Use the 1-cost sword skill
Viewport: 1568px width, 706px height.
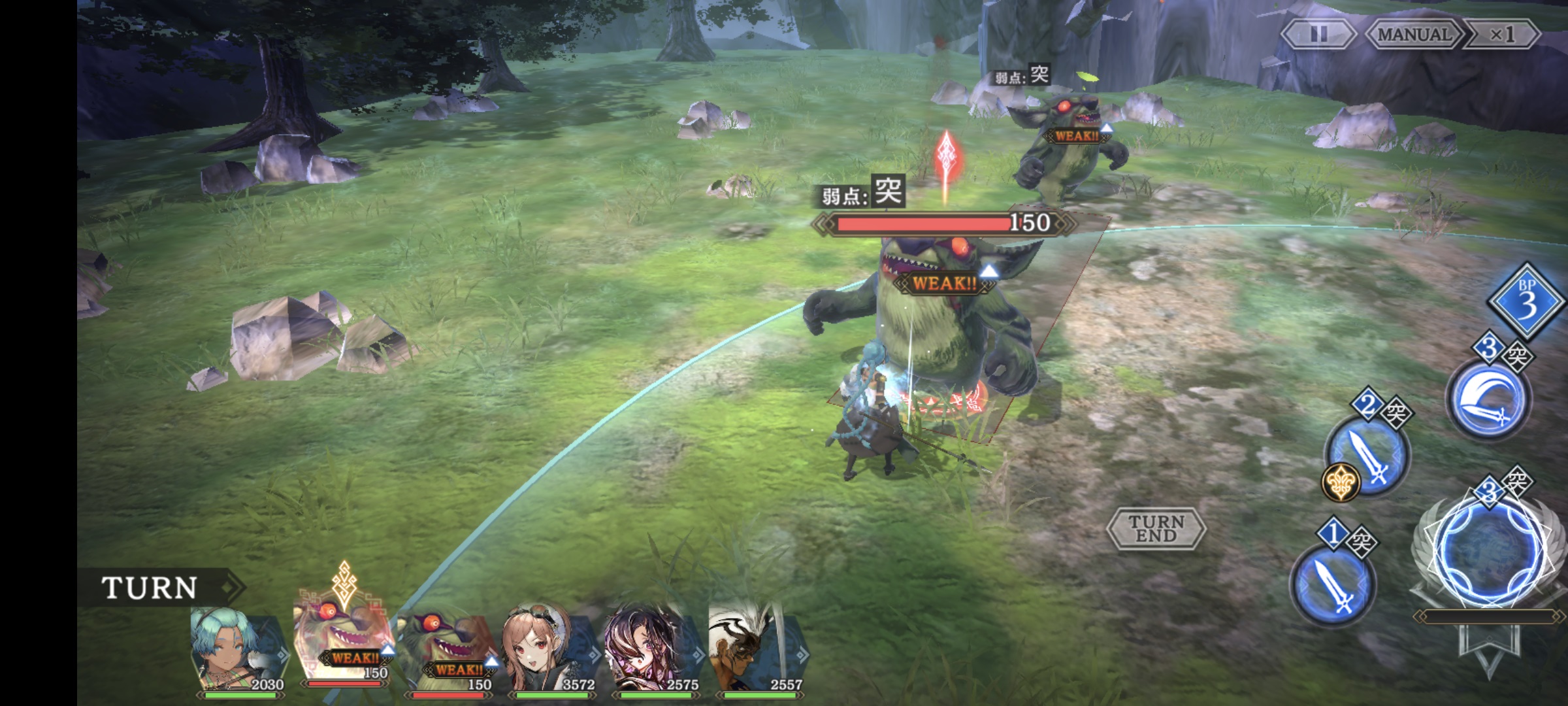pos(1333,585)
